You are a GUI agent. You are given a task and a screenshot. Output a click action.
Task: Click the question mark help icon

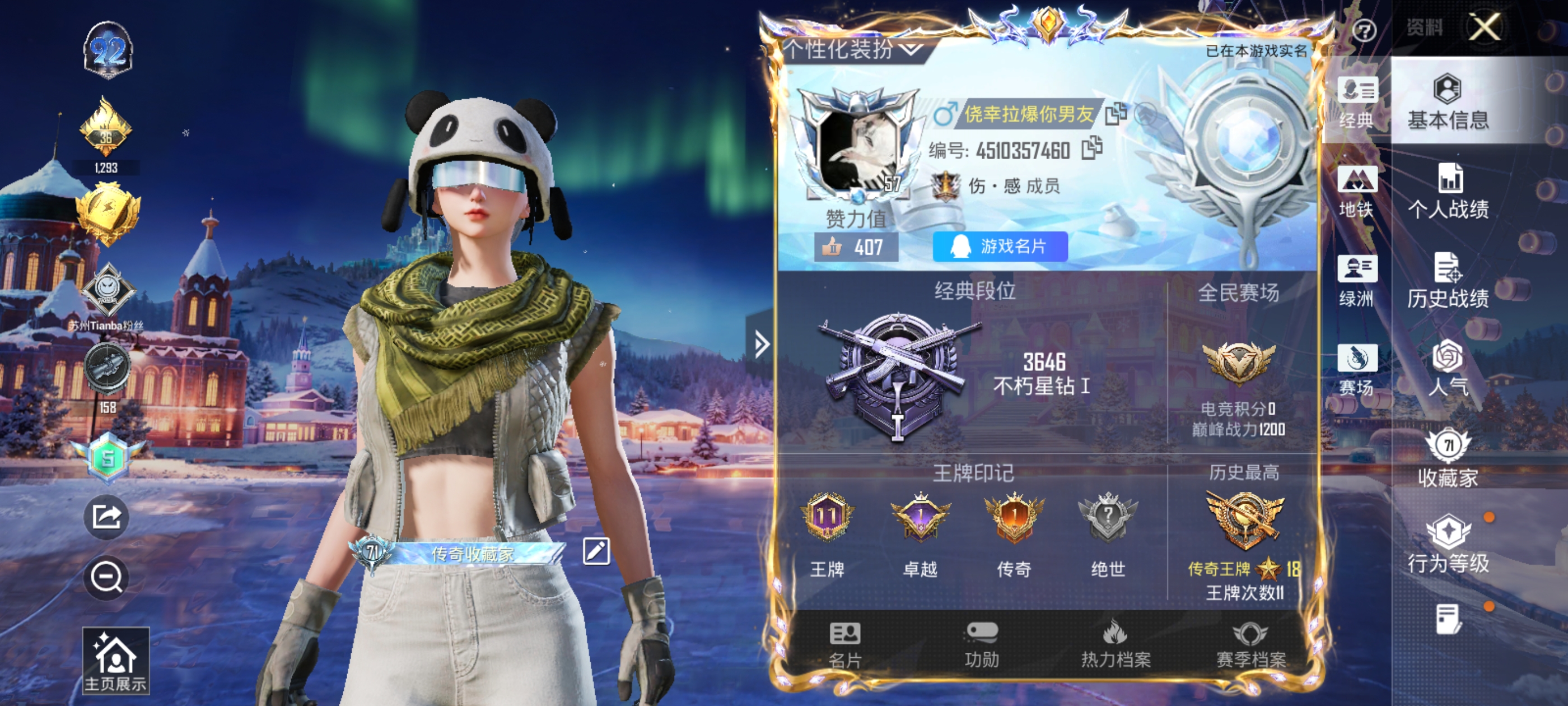pos(1364,30)
